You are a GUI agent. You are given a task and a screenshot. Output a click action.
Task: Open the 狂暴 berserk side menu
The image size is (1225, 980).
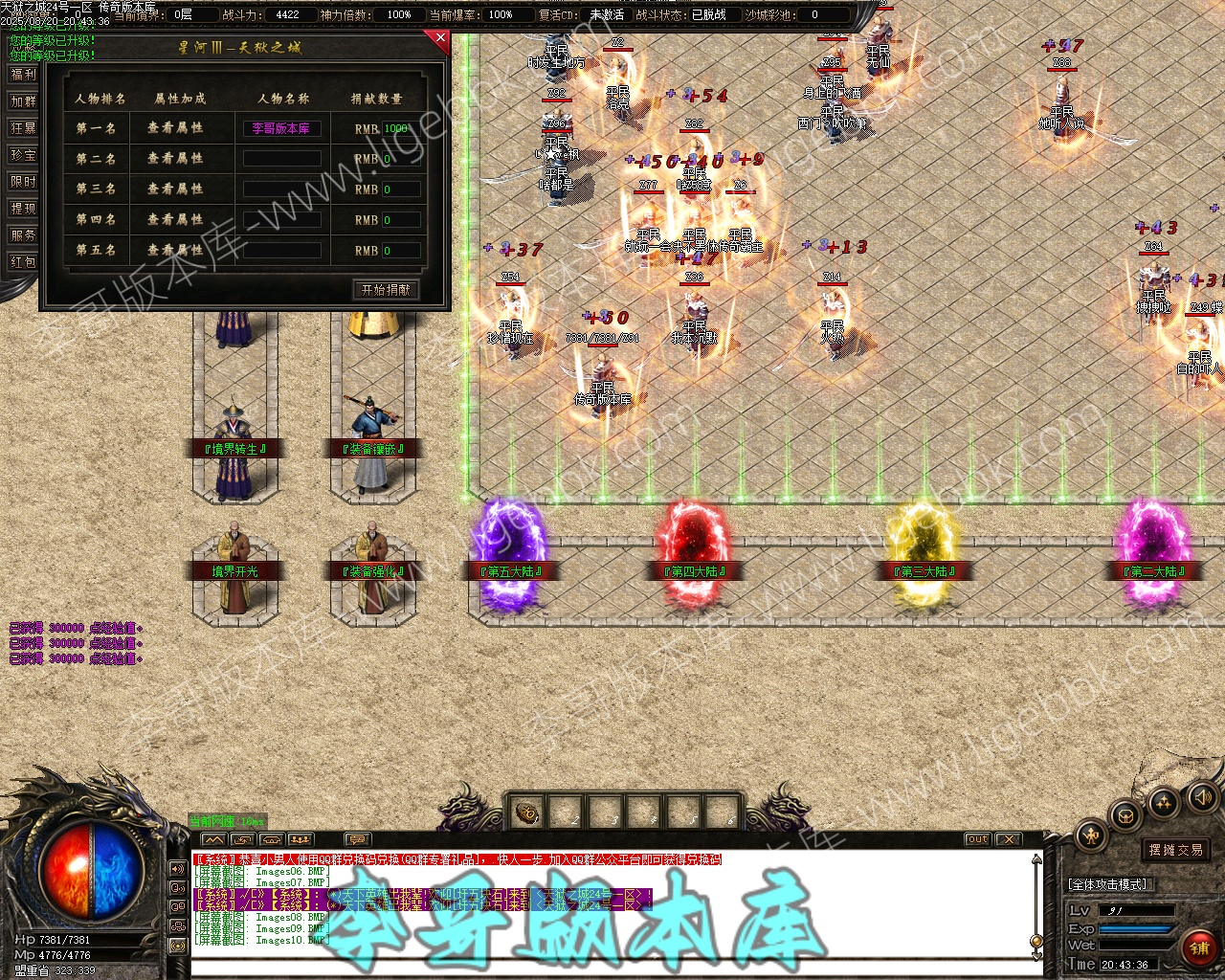tap(22, 128)
